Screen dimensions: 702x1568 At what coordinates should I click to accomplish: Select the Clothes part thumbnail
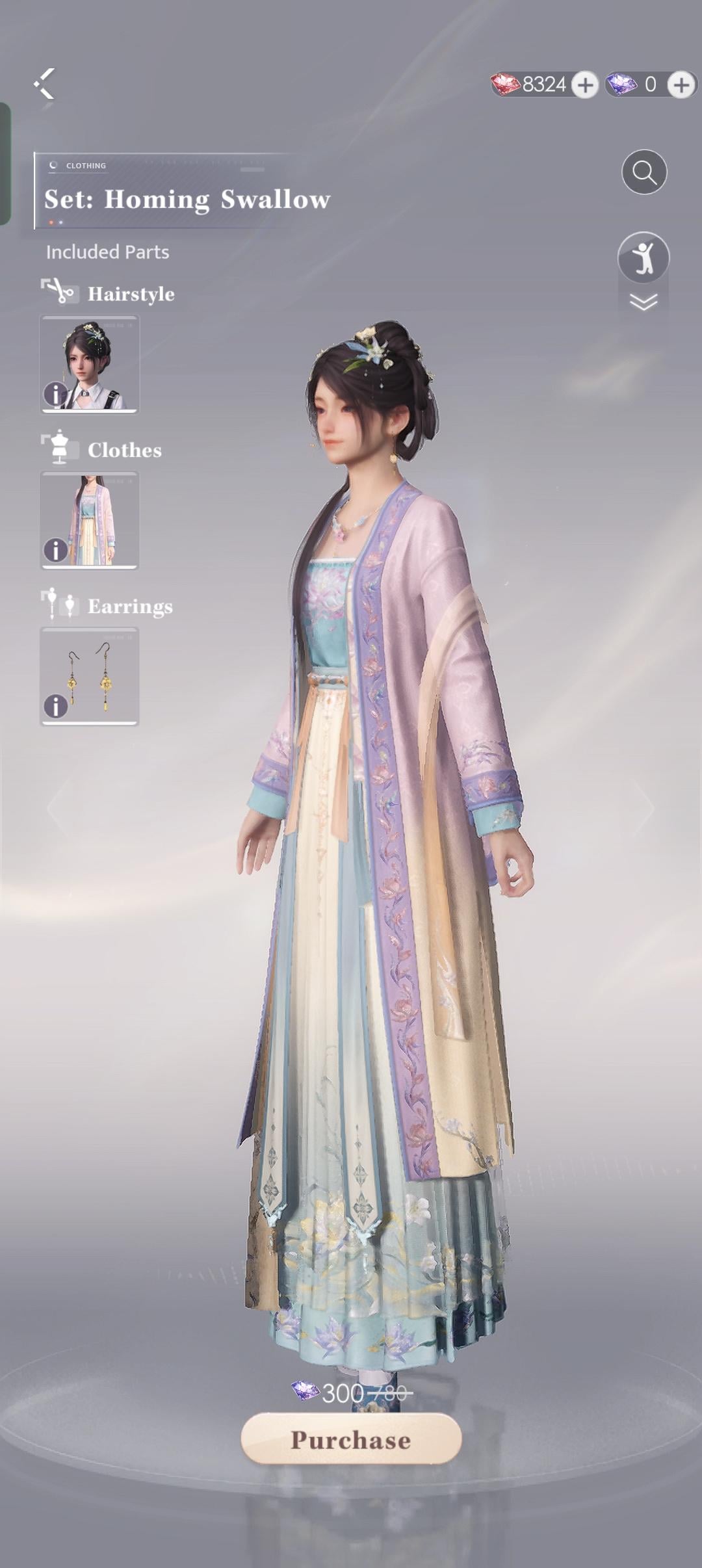pyautogui.click(x=90, y=520)
